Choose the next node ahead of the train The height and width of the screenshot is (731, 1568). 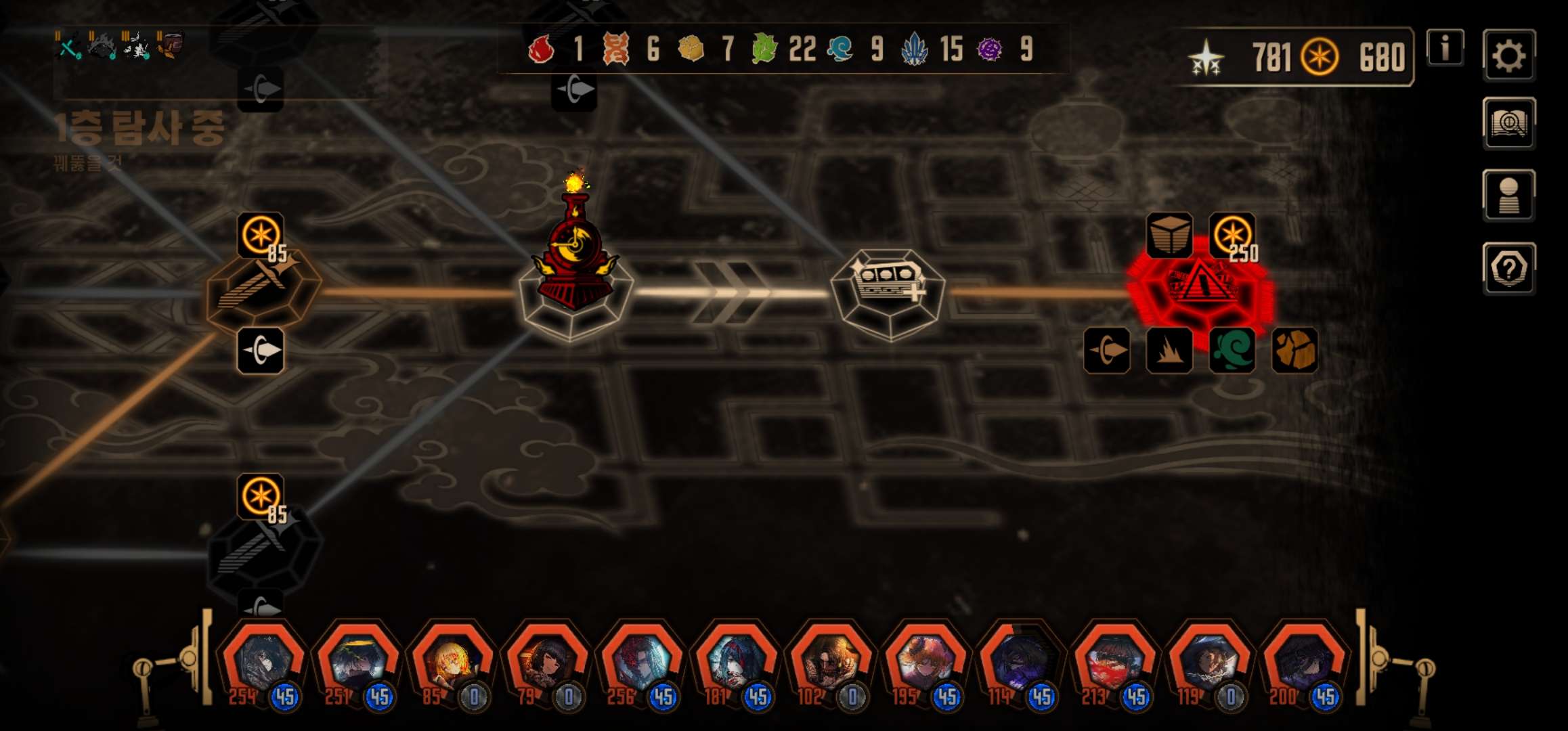[x=888, y=291]
